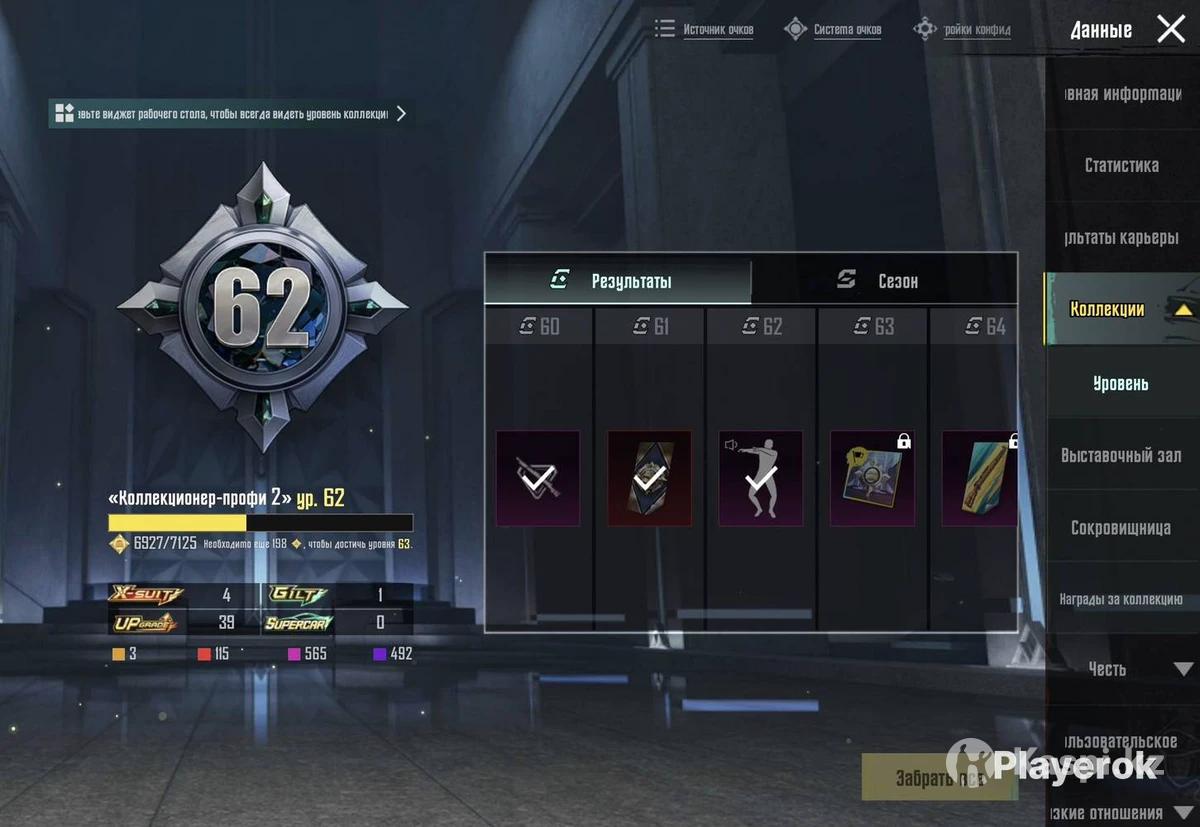1200x827 pixels.
Task: Open the Уровень submenu entry
Action: (1120, 383)
